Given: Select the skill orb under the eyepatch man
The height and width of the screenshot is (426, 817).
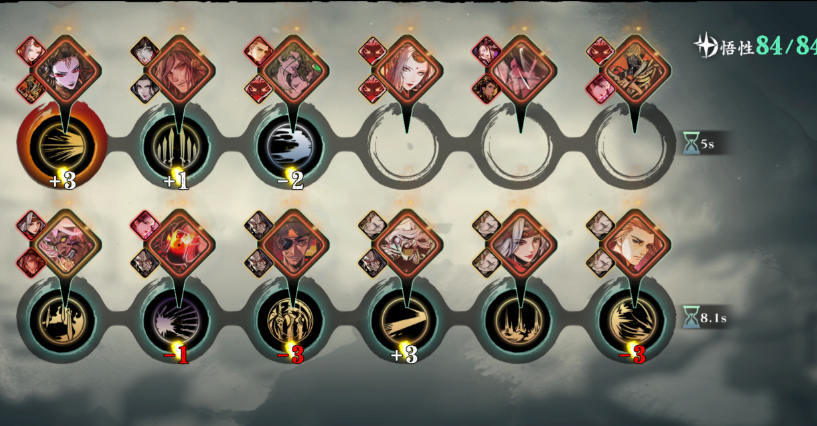Looking at the screenshot, I should pos(291,320).
